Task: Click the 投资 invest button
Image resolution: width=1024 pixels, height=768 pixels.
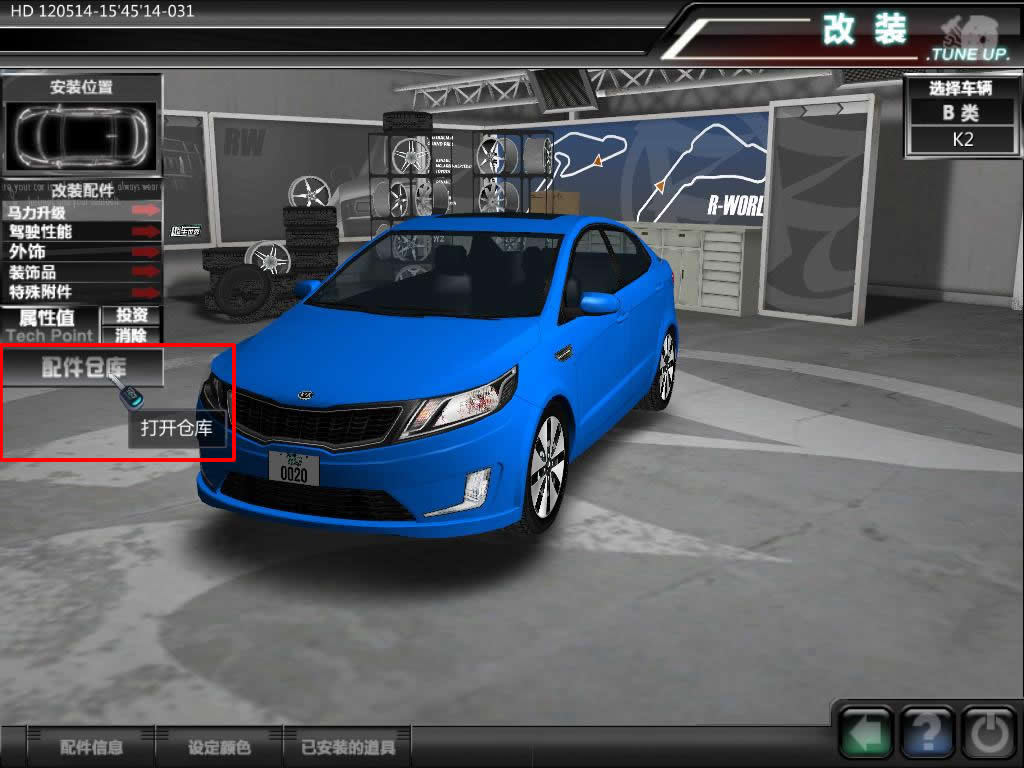Action: (132, 315)
